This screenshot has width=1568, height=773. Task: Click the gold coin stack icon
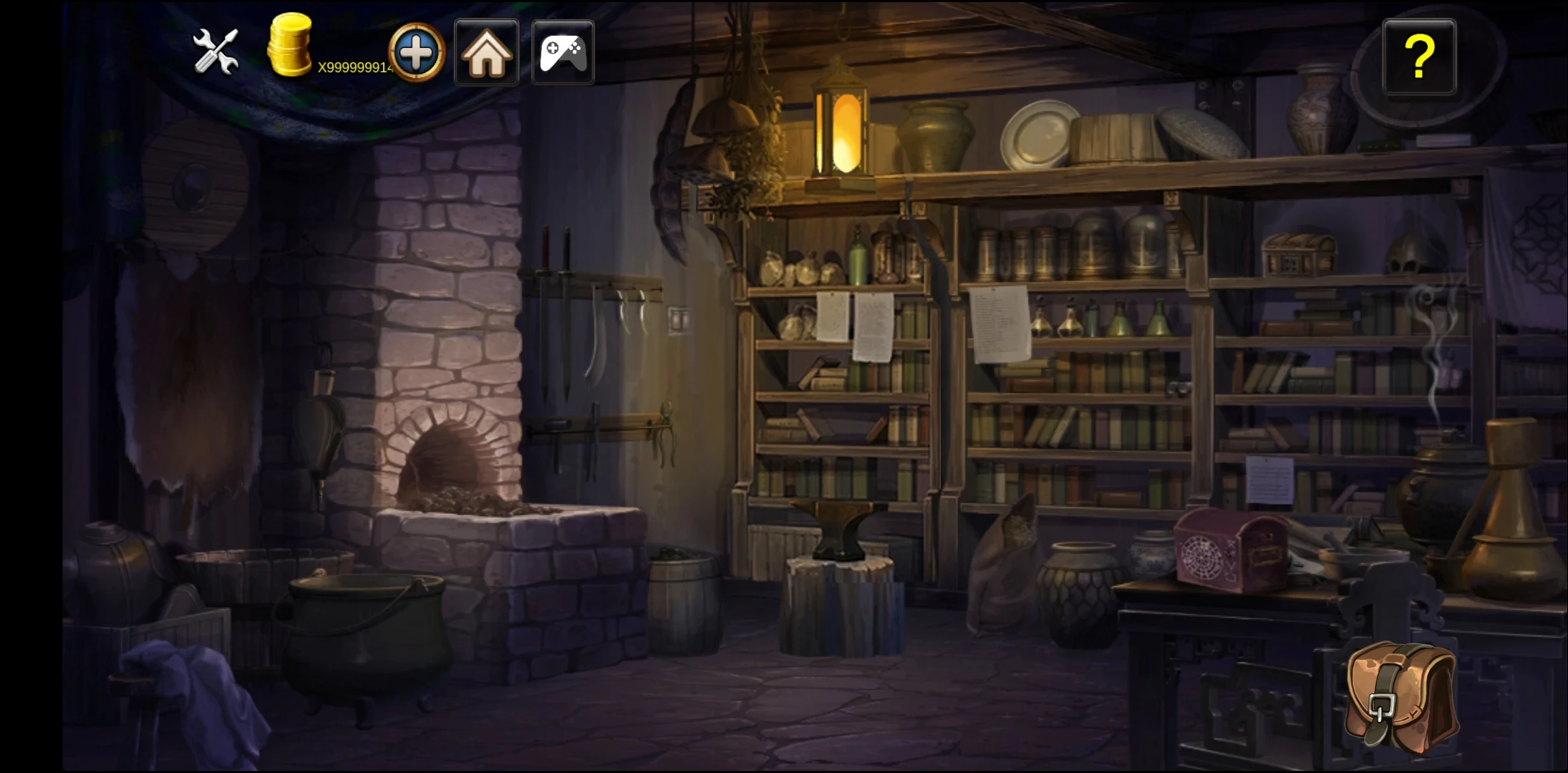coord(289,46)
